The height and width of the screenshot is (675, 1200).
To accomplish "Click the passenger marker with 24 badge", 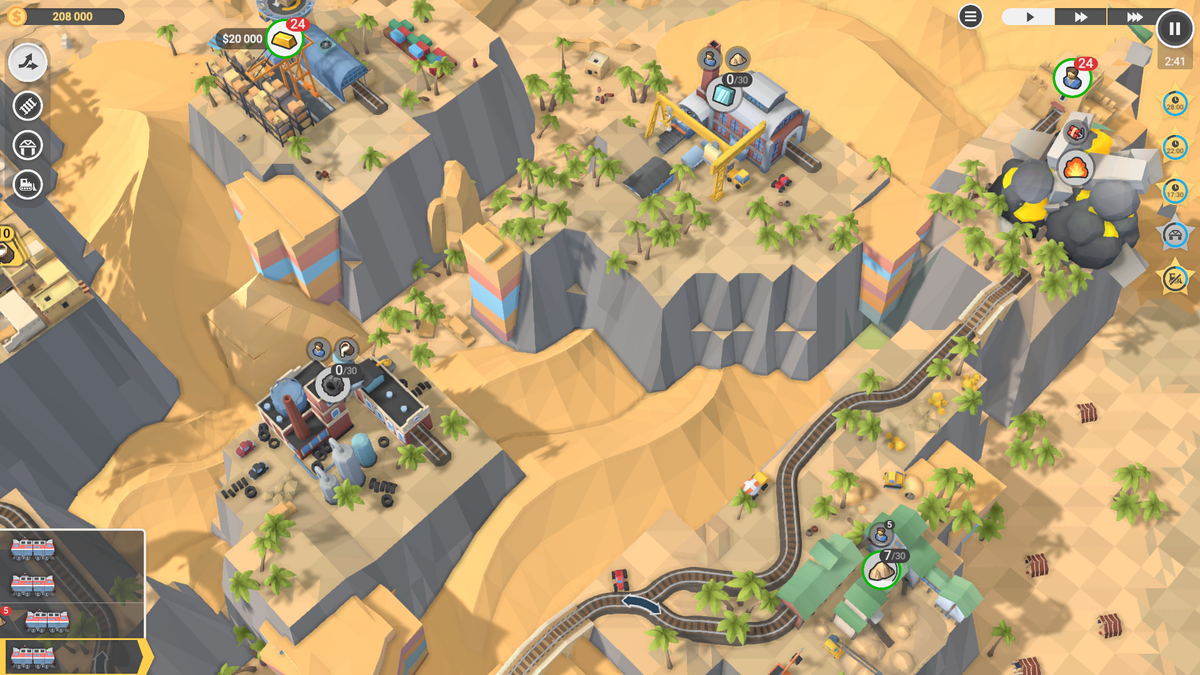I will 1071,78.
